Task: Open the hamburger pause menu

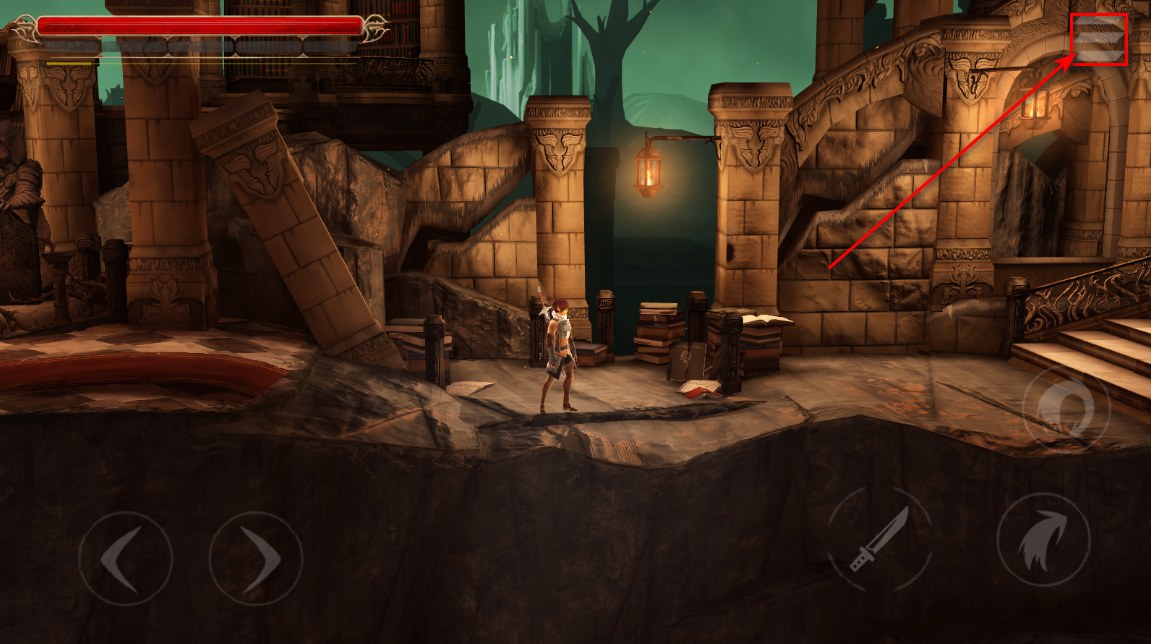Action: [1099, 40]
